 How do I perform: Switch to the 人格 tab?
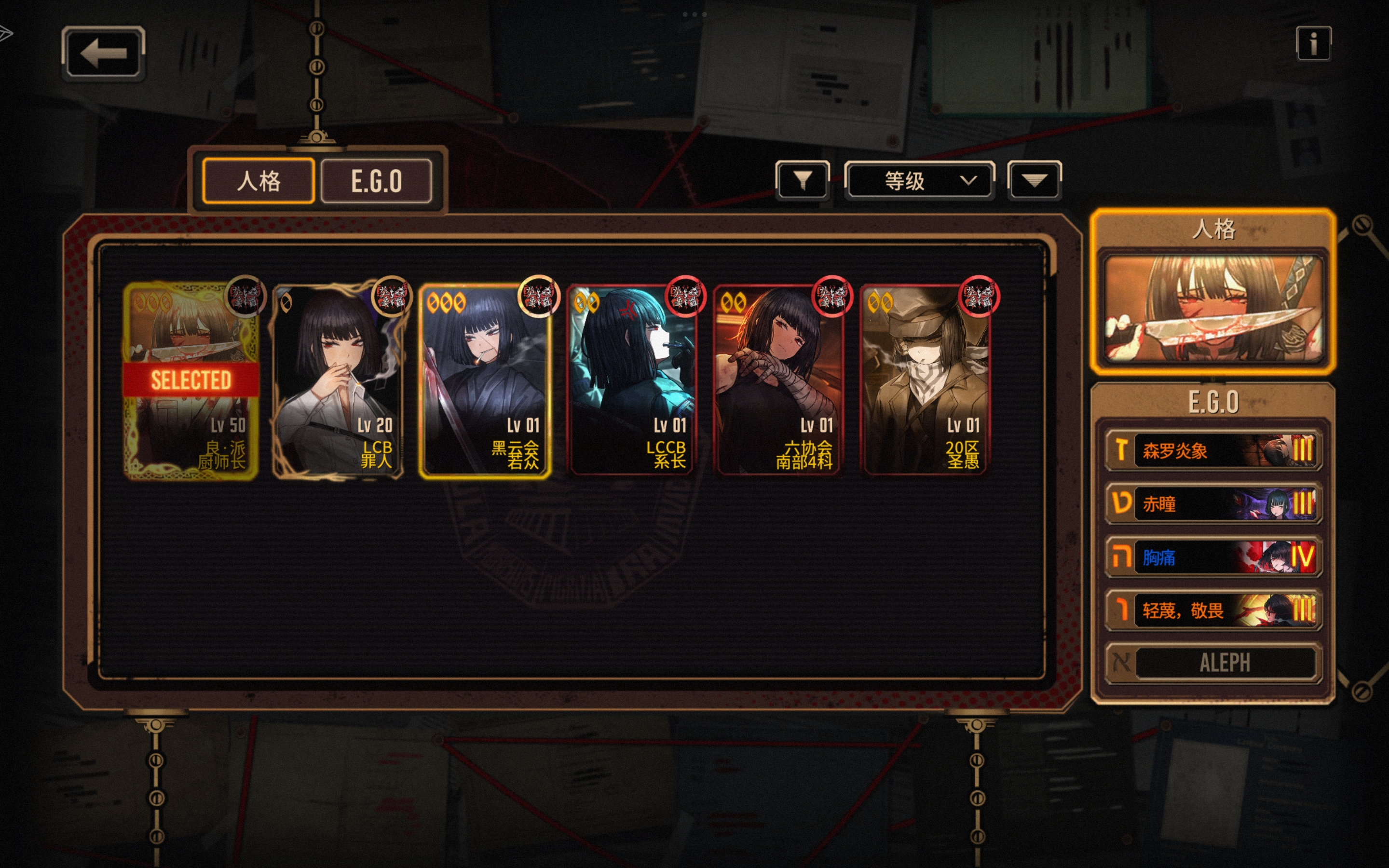[x=259, y=181]
